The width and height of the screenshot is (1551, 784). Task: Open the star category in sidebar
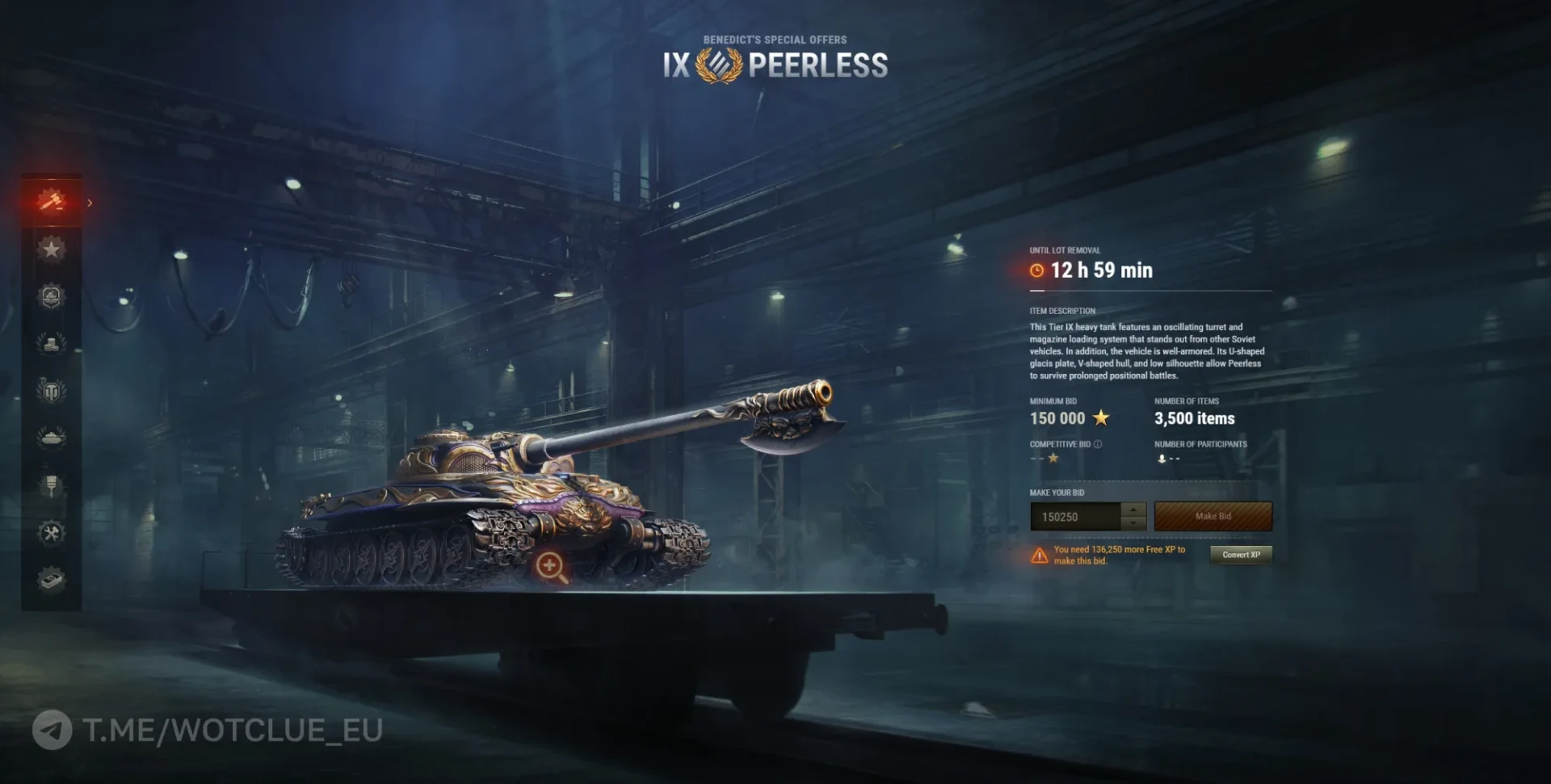coord(51,249)
